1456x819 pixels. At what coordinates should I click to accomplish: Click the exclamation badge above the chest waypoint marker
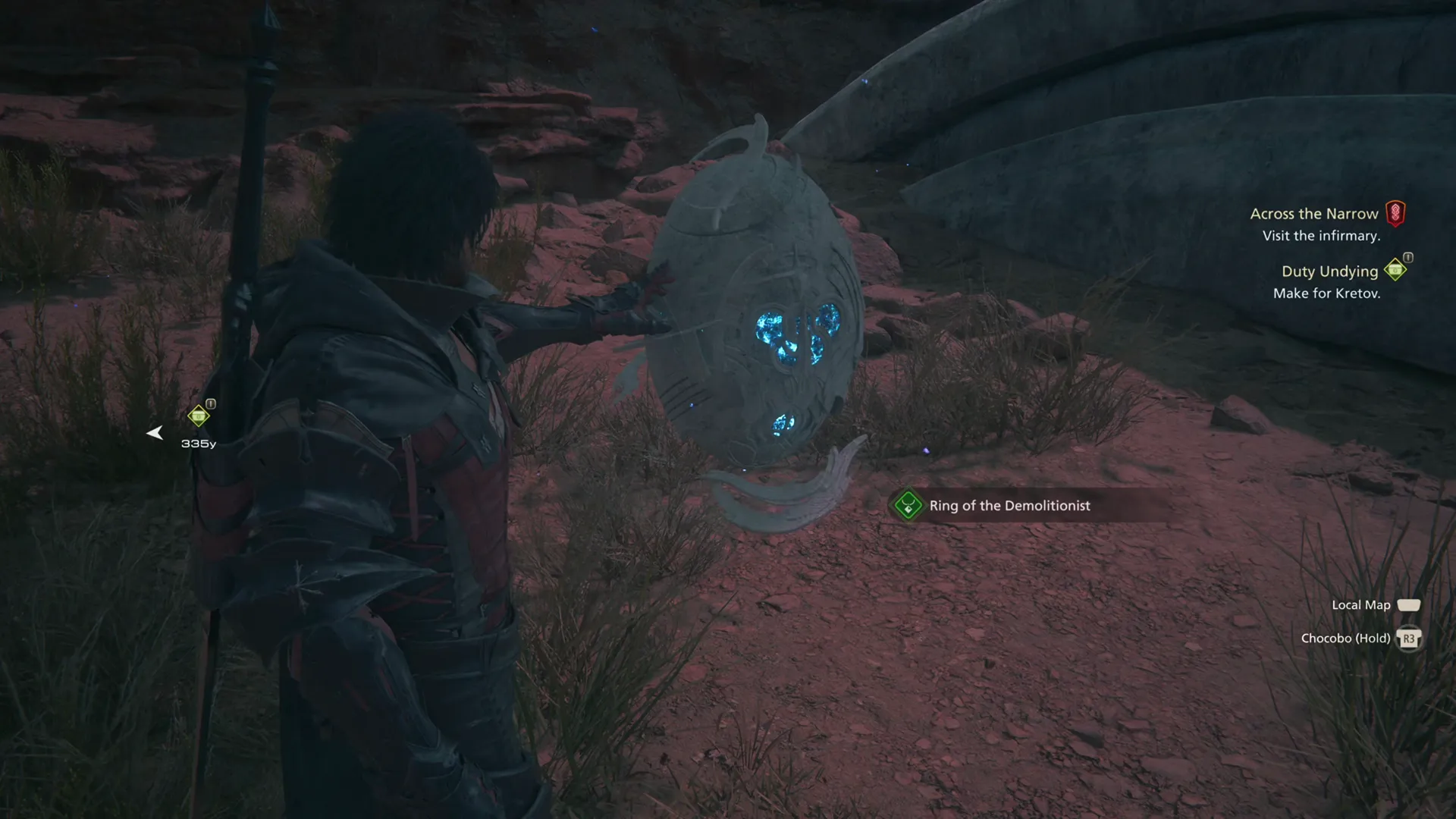point(211,404)
